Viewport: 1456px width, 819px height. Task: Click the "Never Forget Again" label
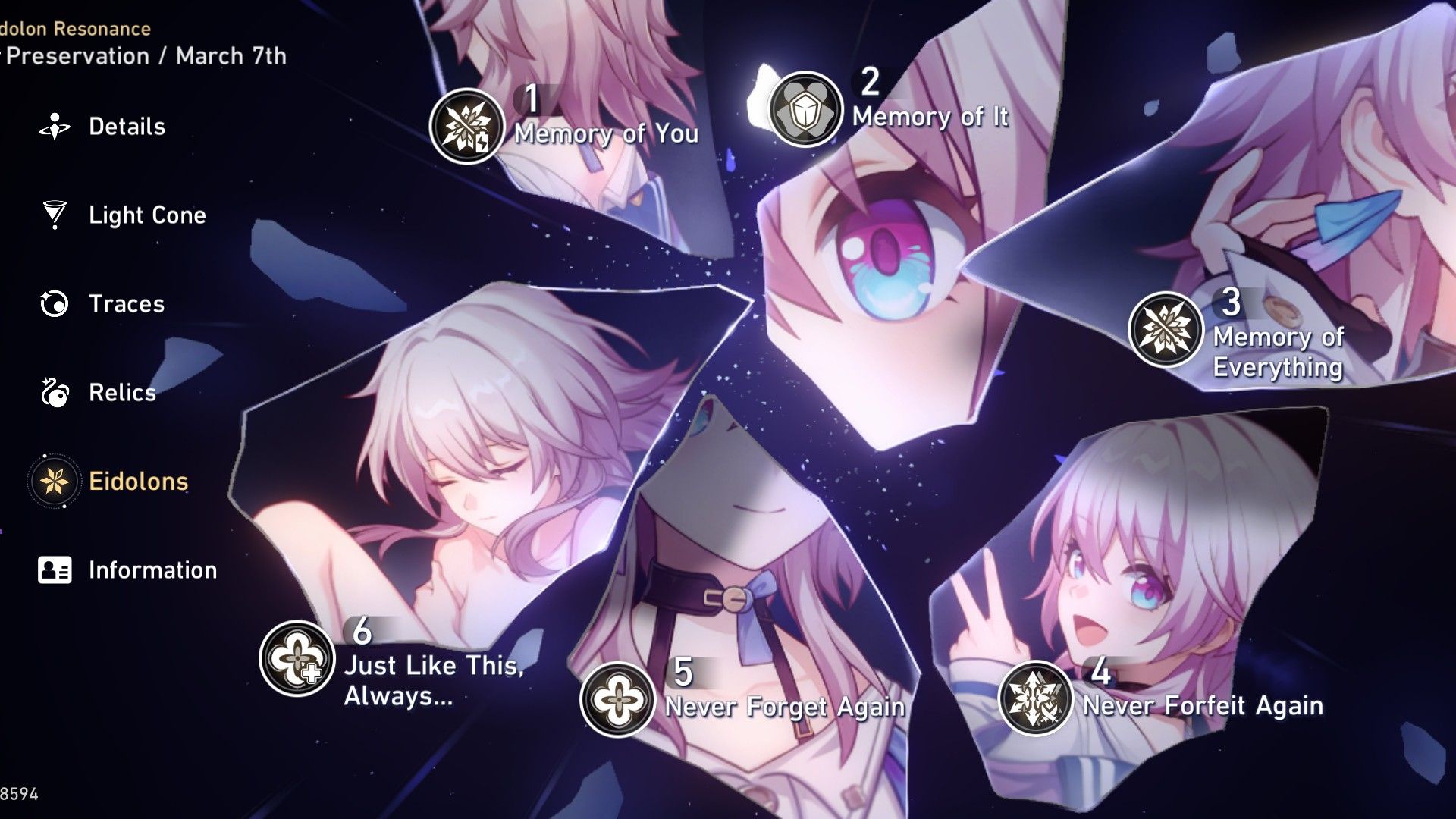(x=783, y=708)
